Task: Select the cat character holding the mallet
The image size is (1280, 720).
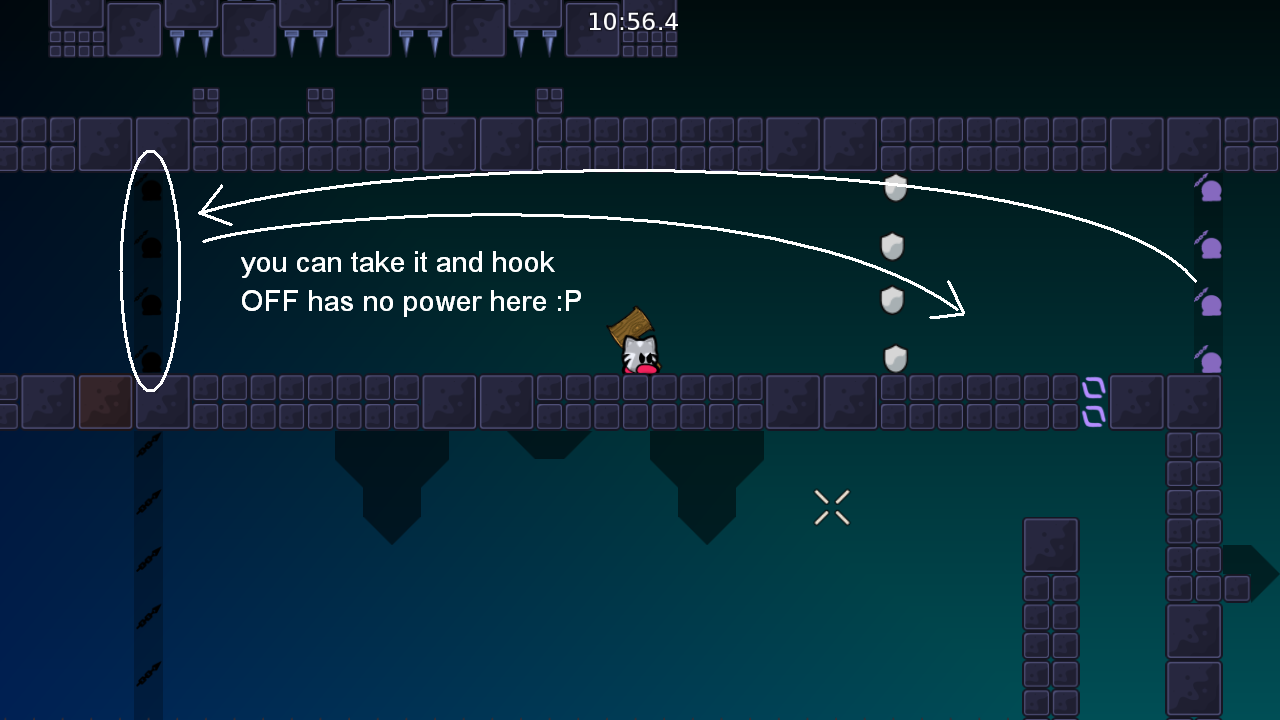Action: point(640,356)
